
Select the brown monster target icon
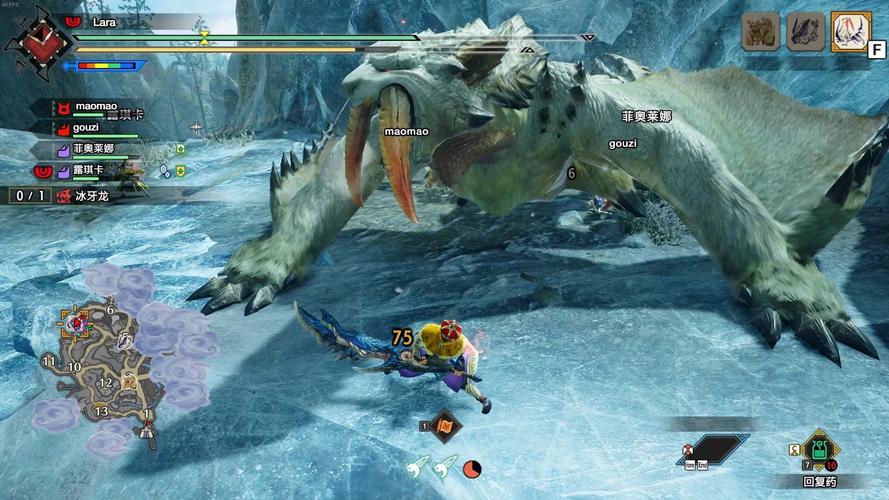[760, 32]
